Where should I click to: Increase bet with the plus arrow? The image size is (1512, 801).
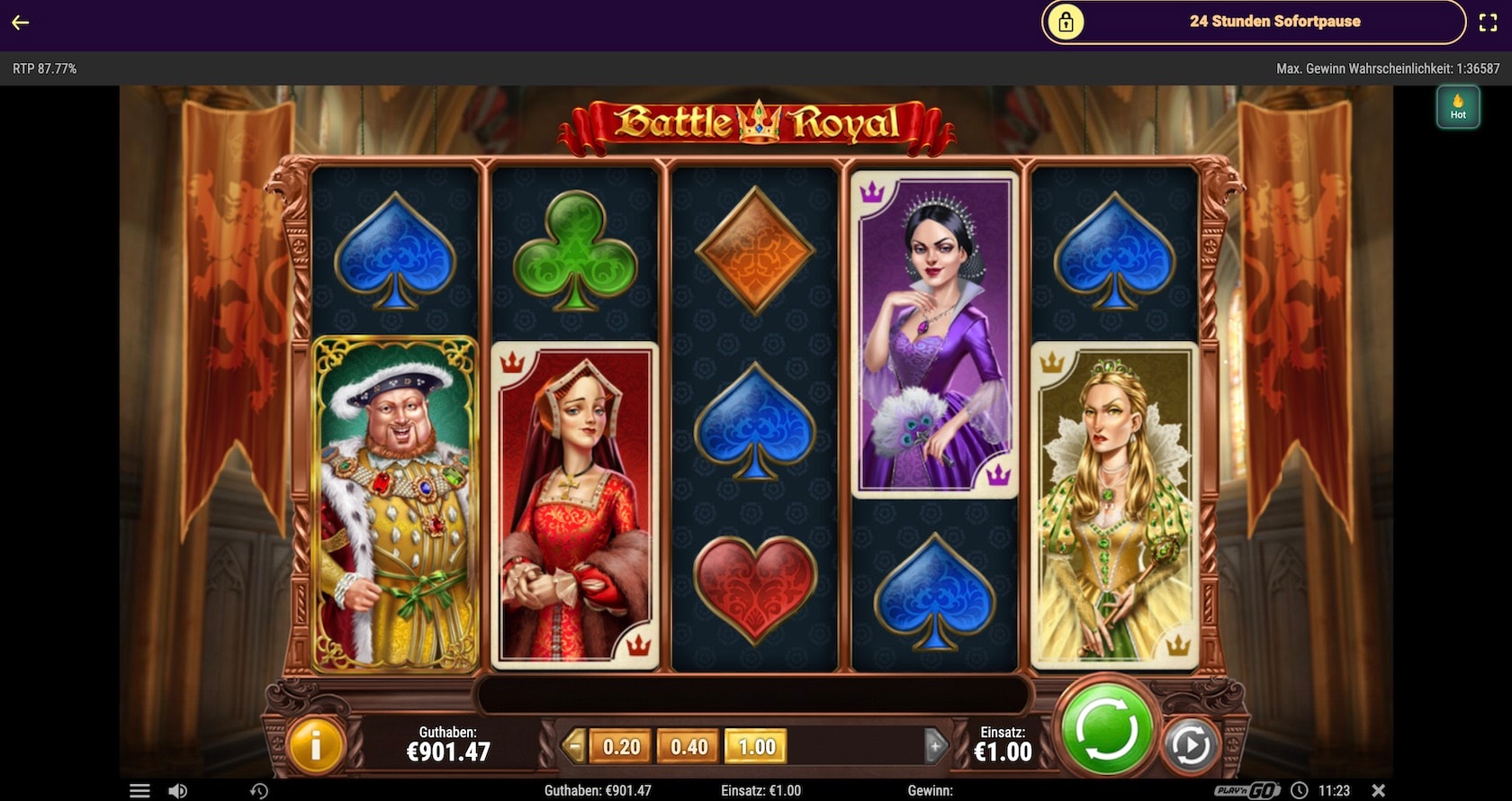[x=935, y=746]
